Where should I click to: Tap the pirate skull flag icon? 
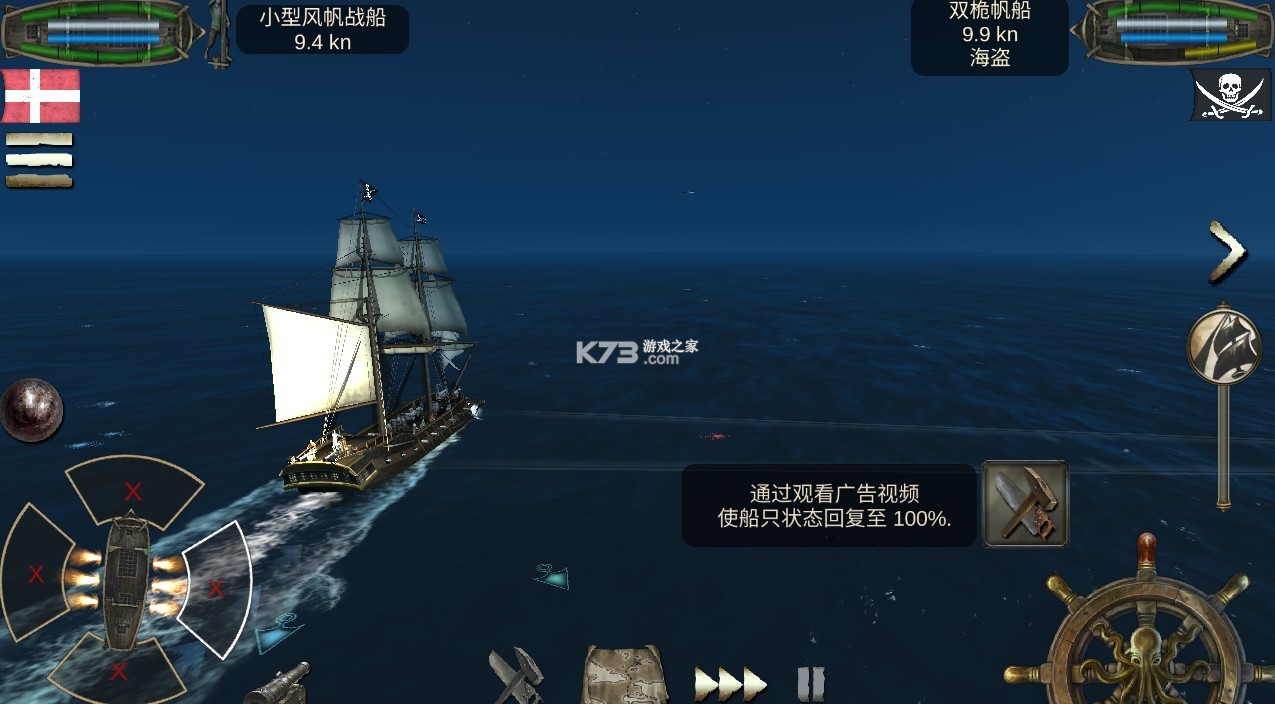pos(1230,95)
